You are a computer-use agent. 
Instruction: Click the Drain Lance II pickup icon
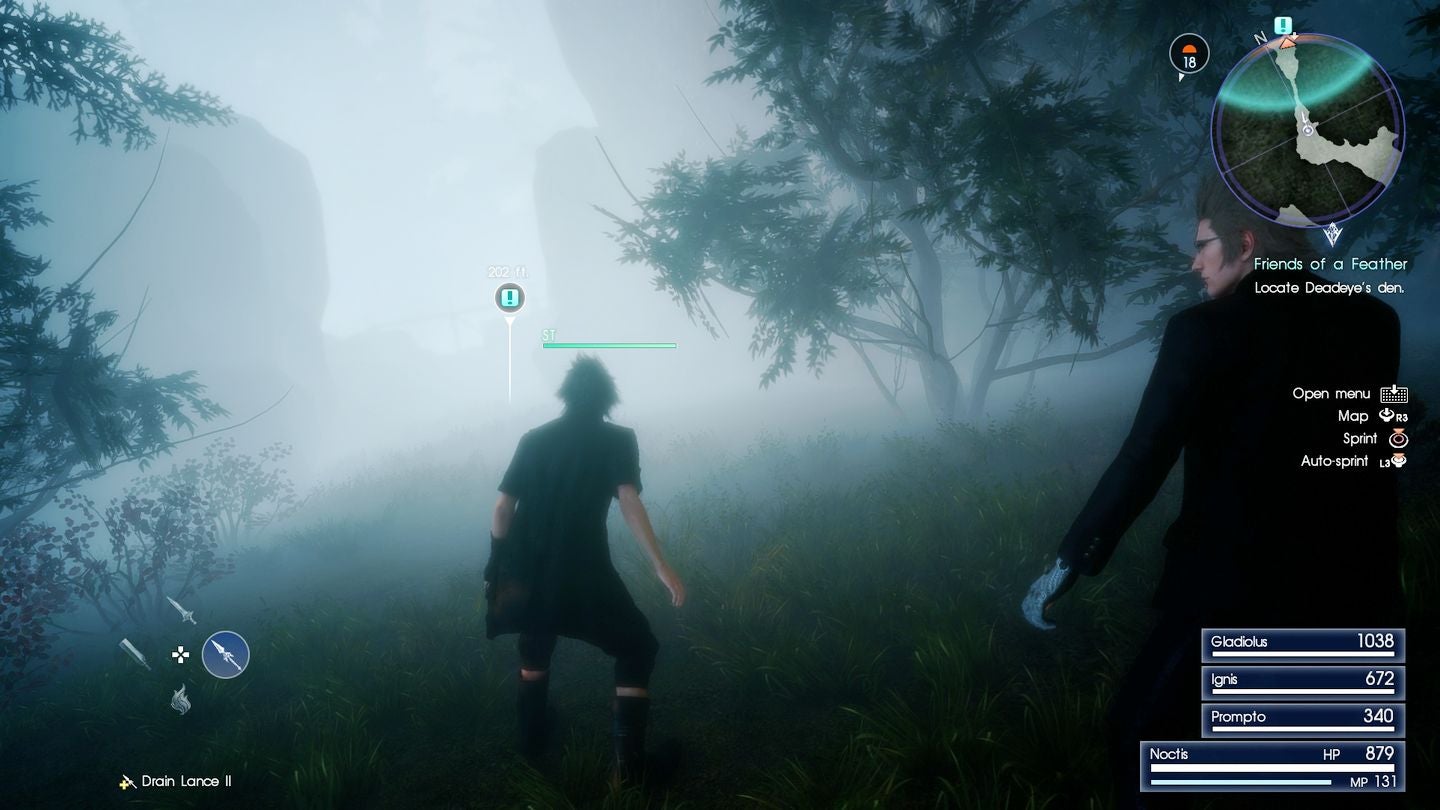pyautogui.click(x=127, y=784)
